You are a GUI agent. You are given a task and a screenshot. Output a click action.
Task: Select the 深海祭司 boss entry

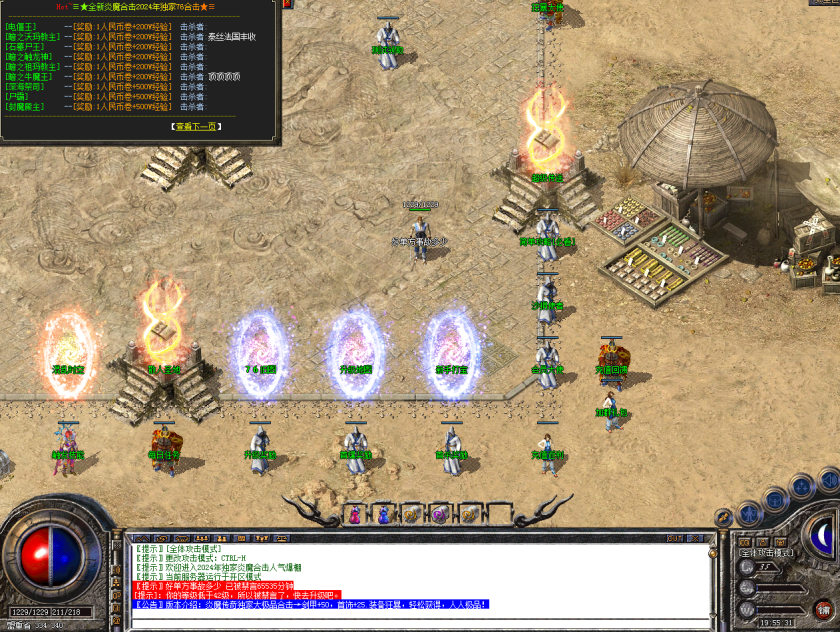(26, 86)
